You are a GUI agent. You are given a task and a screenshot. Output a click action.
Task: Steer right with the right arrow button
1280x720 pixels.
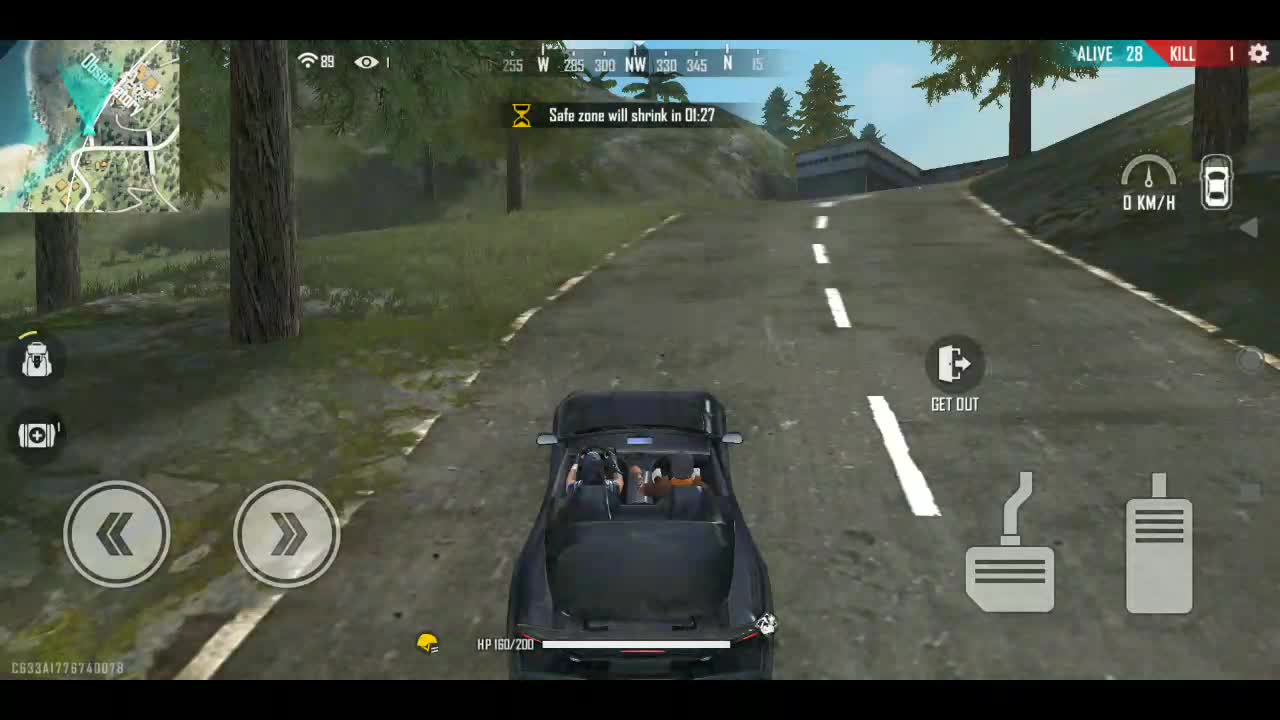pyautogui.click(x=287, y=534)
